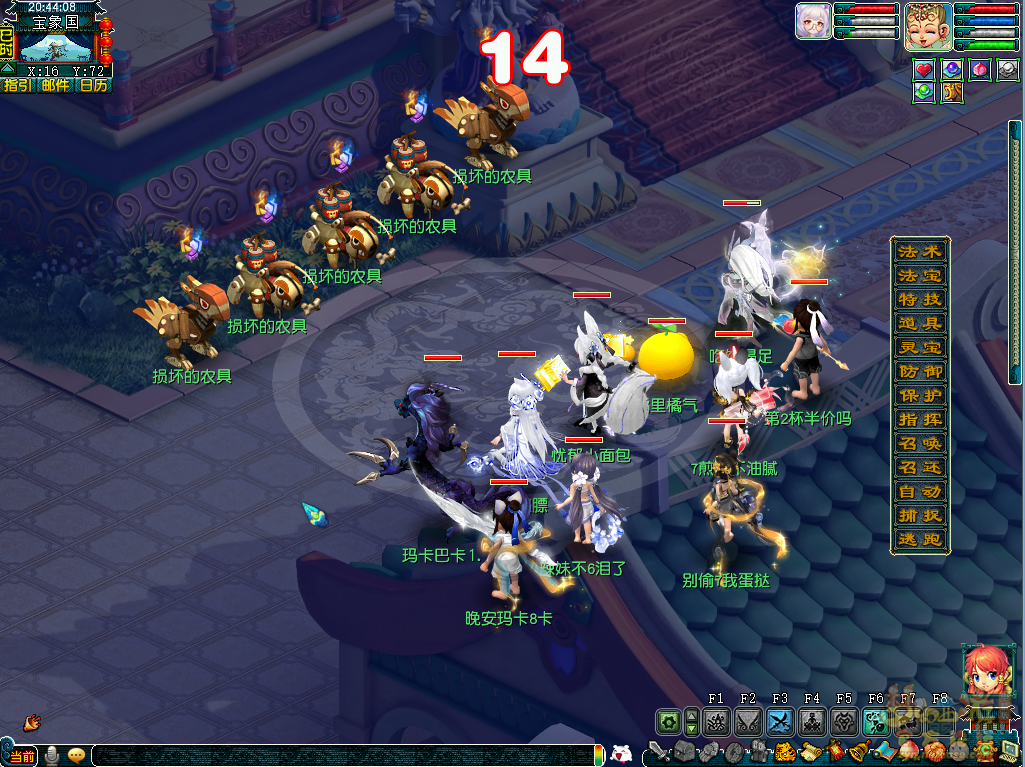Open the 道具 item command
The image size is (1025, 767).
tap(920, 324)
